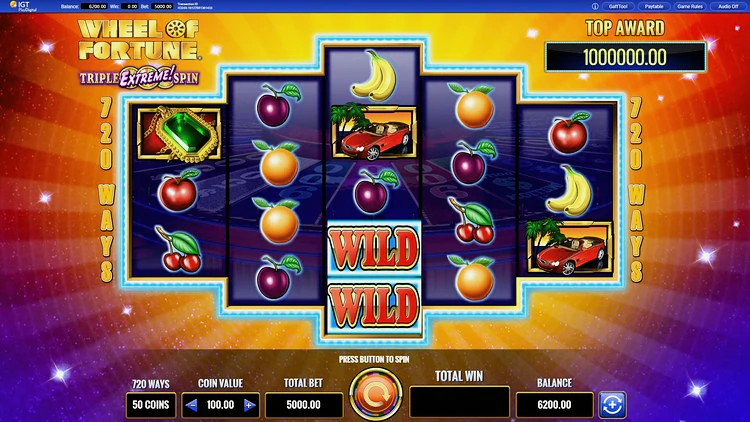Increase the coin value with right arrow
Image resolution: width=750 pixels, height=422 pixels.
pos(250,405)
